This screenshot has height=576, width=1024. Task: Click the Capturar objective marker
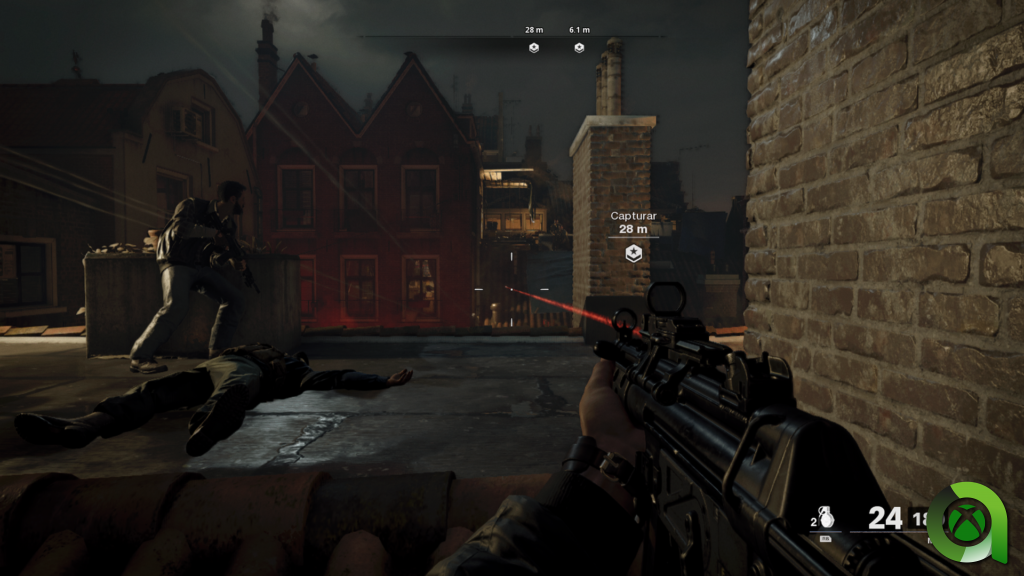(x=632, y=254)
